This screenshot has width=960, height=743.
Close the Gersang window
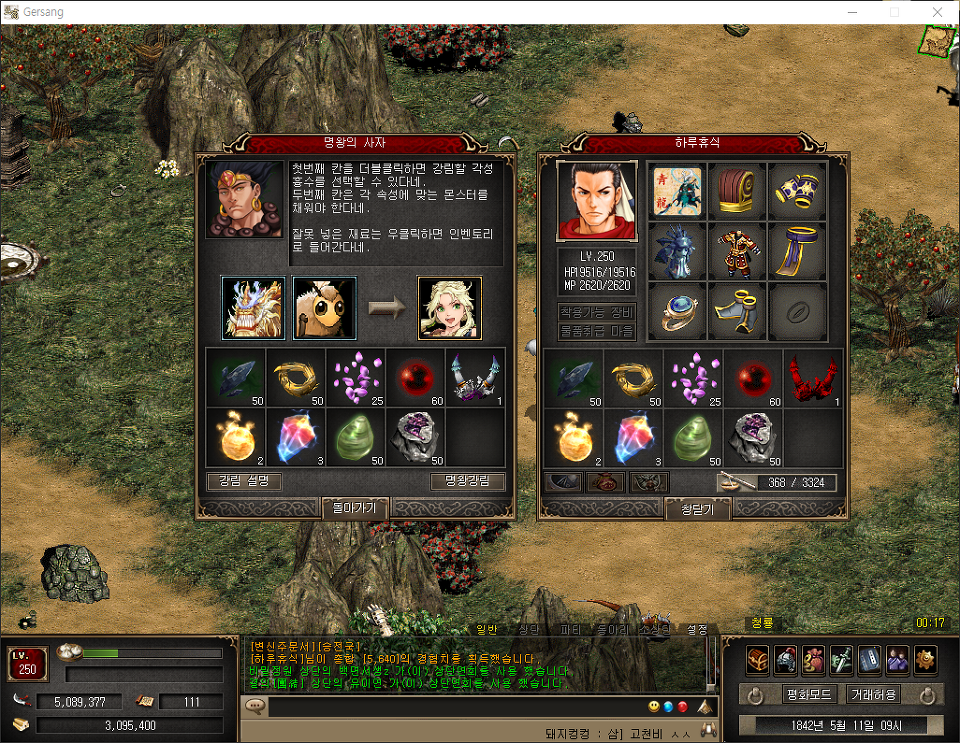click(x=937, y=12)
